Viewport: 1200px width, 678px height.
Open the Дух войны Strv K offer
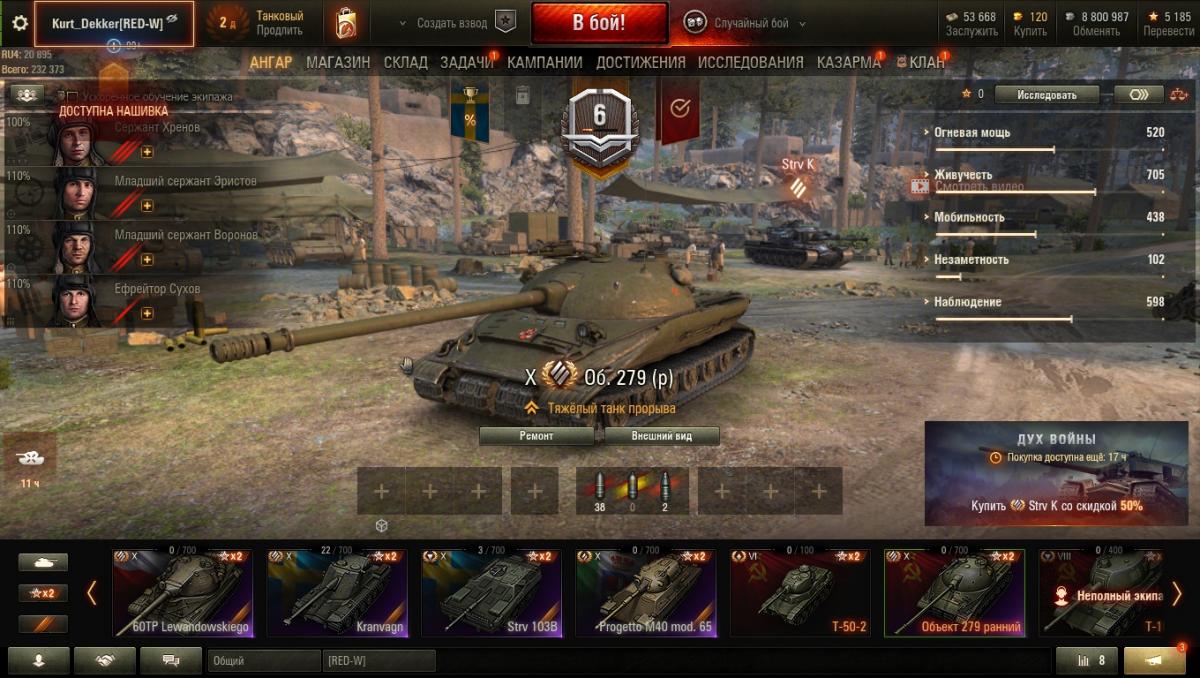pos(1056,473)
